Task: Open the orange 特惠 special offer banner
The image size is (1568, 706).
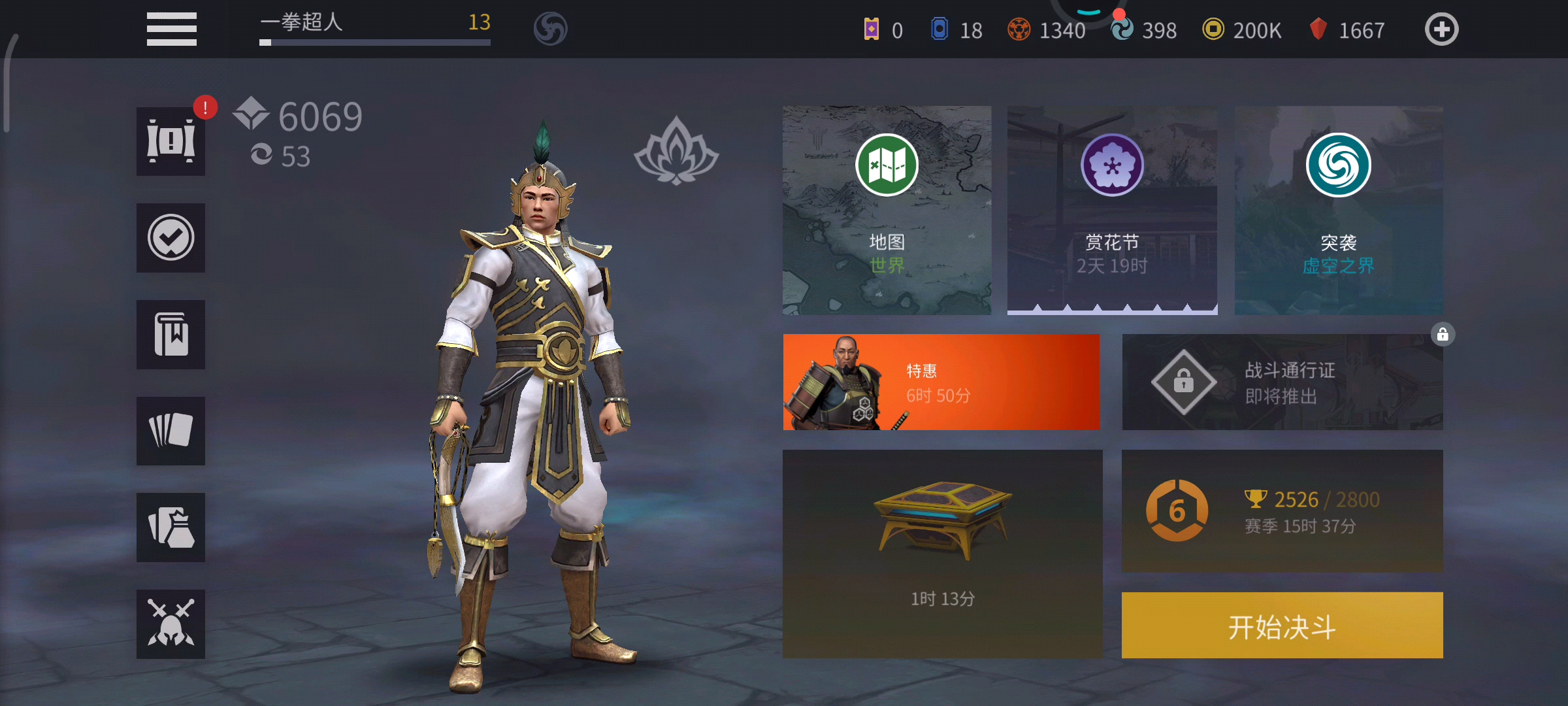Action: pyautogui.click(x=941, y=382)
